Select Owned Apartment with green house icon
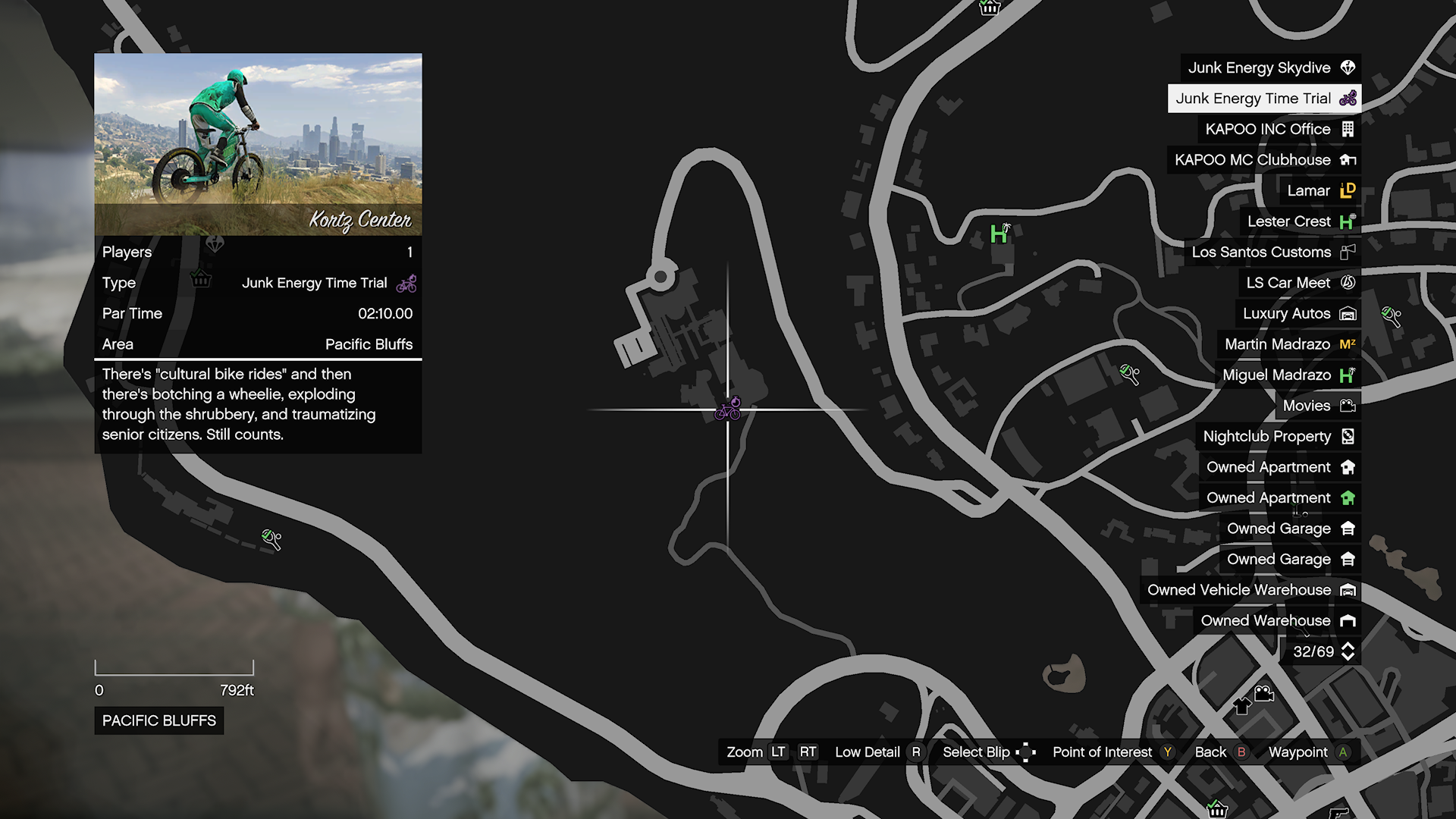This screenshot has width=1456, height=819. [1279, 498]
